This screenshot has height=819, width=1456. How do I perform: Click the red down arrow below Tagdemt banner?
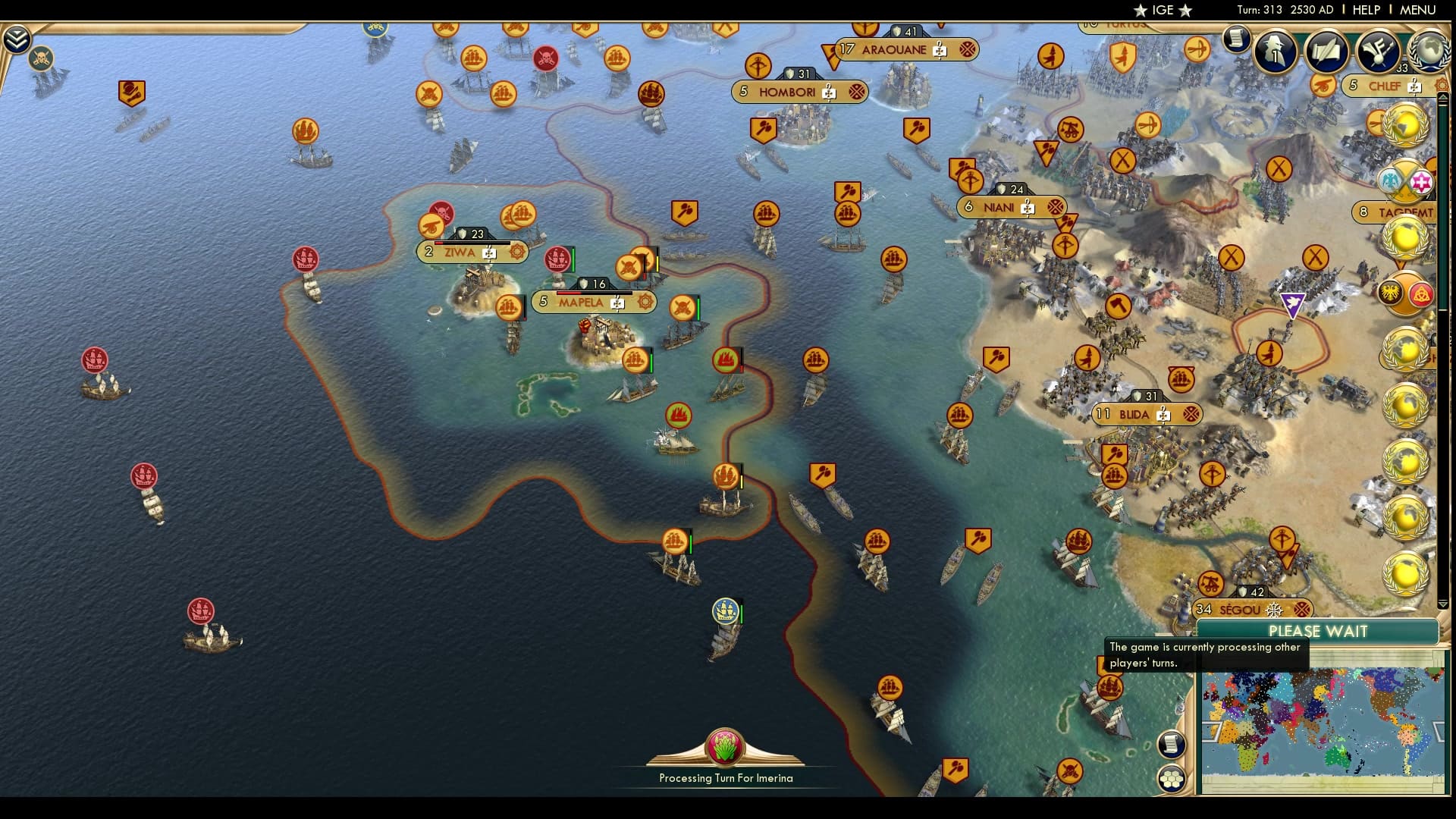1401,263
